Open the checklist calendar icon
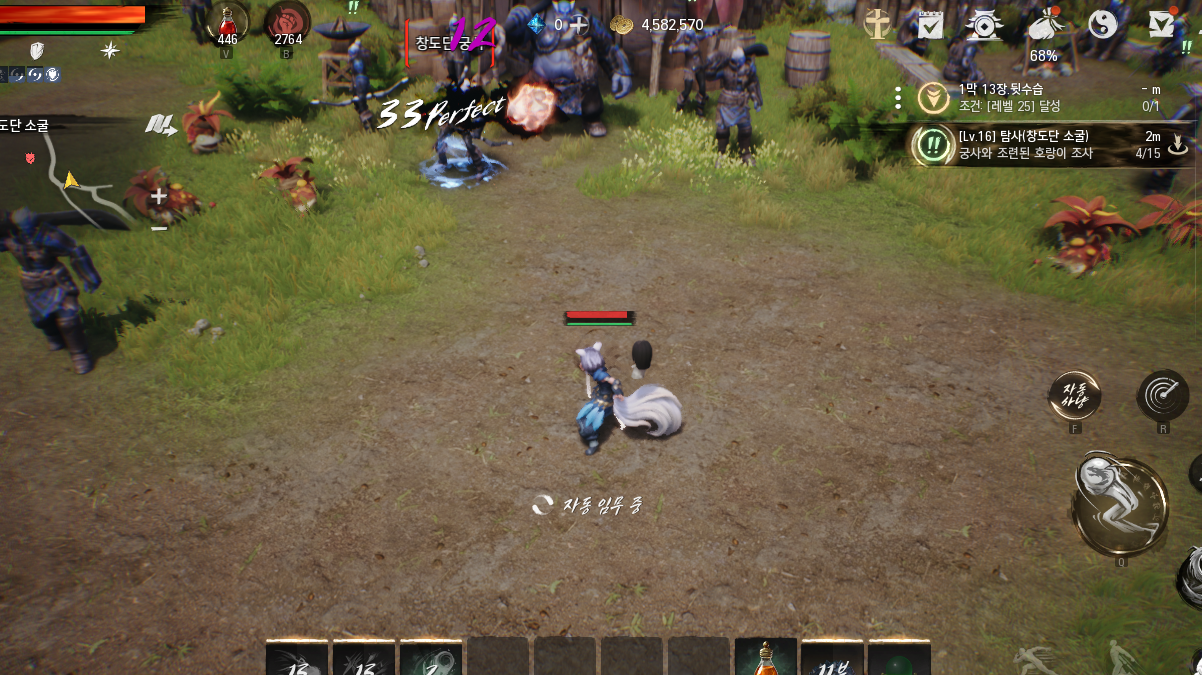Viewport: 1202px width, 675px height. pos(931,24)
